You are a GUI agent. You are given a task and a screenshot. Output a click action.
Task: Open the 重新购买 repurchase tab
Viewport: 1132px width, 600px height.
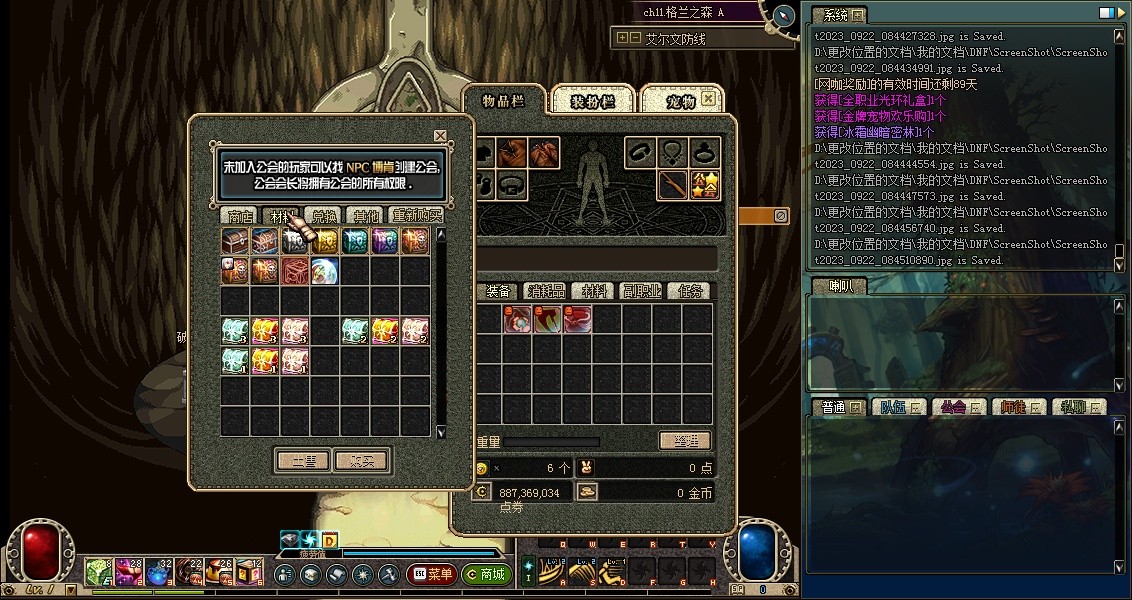[415, 216]
